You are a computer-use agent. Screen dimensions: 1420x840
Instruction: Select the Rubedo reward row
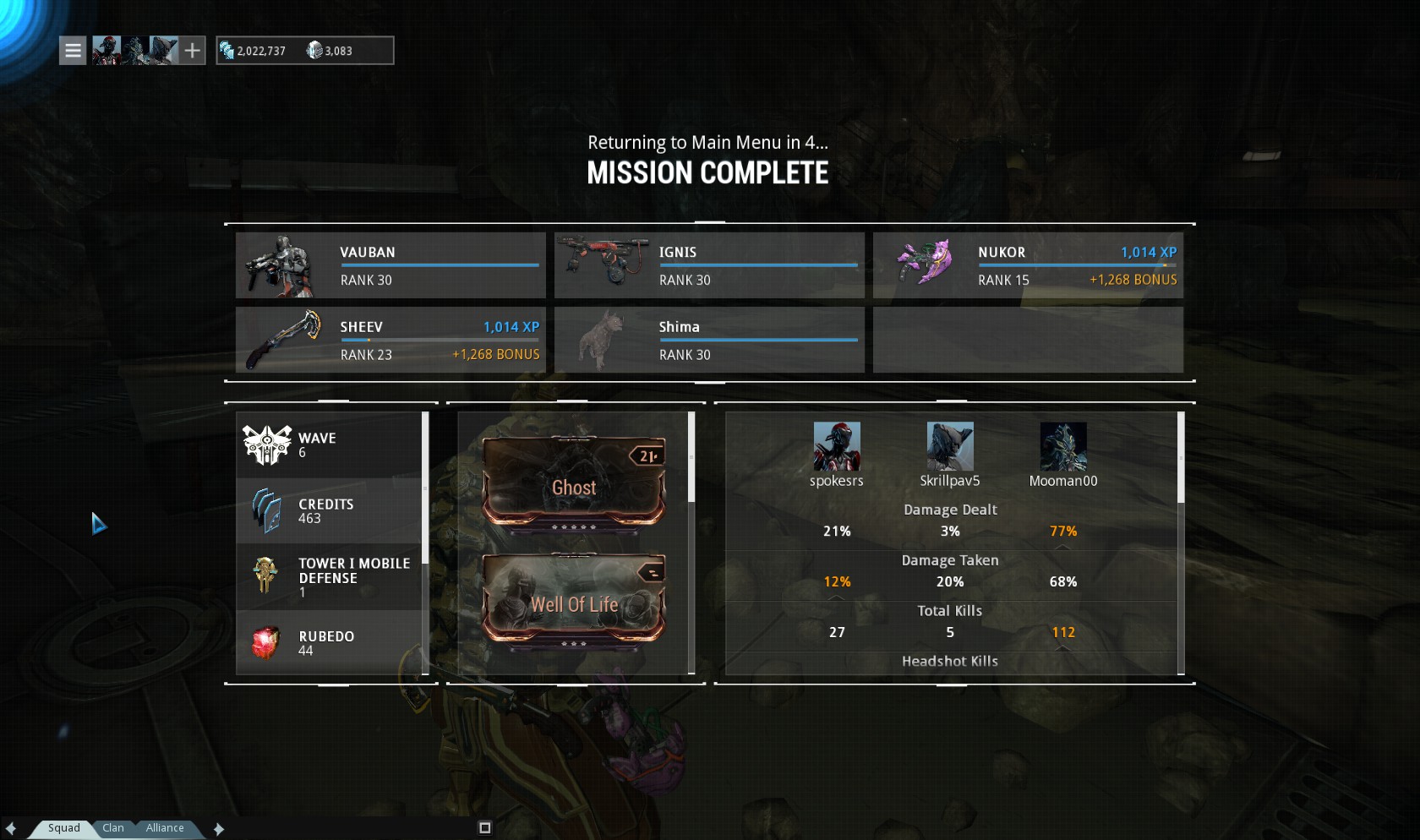click(x=329, y=643)
